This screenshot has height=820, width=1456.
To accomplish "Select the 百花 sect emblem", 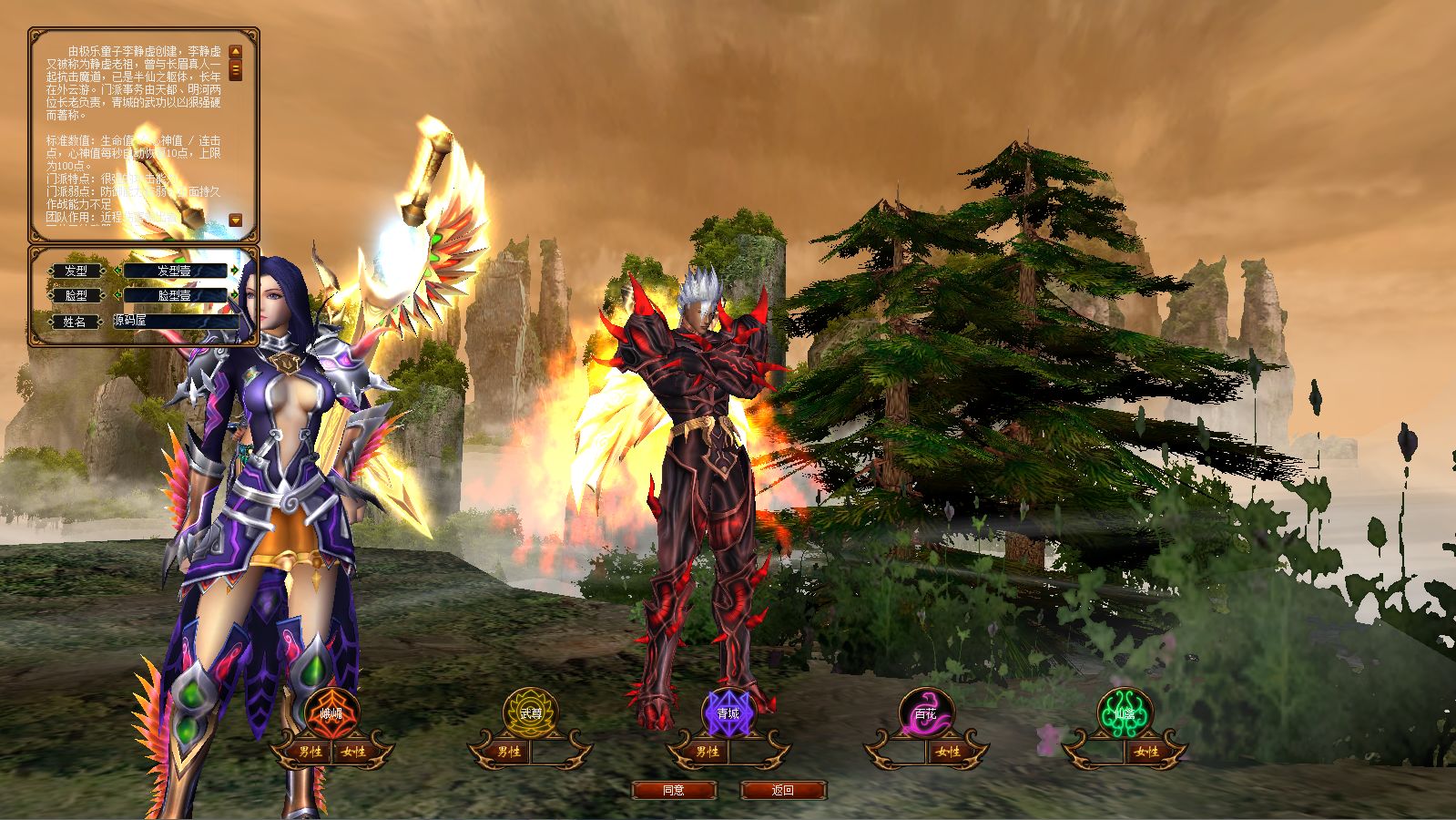I will (x=925, y=713).
